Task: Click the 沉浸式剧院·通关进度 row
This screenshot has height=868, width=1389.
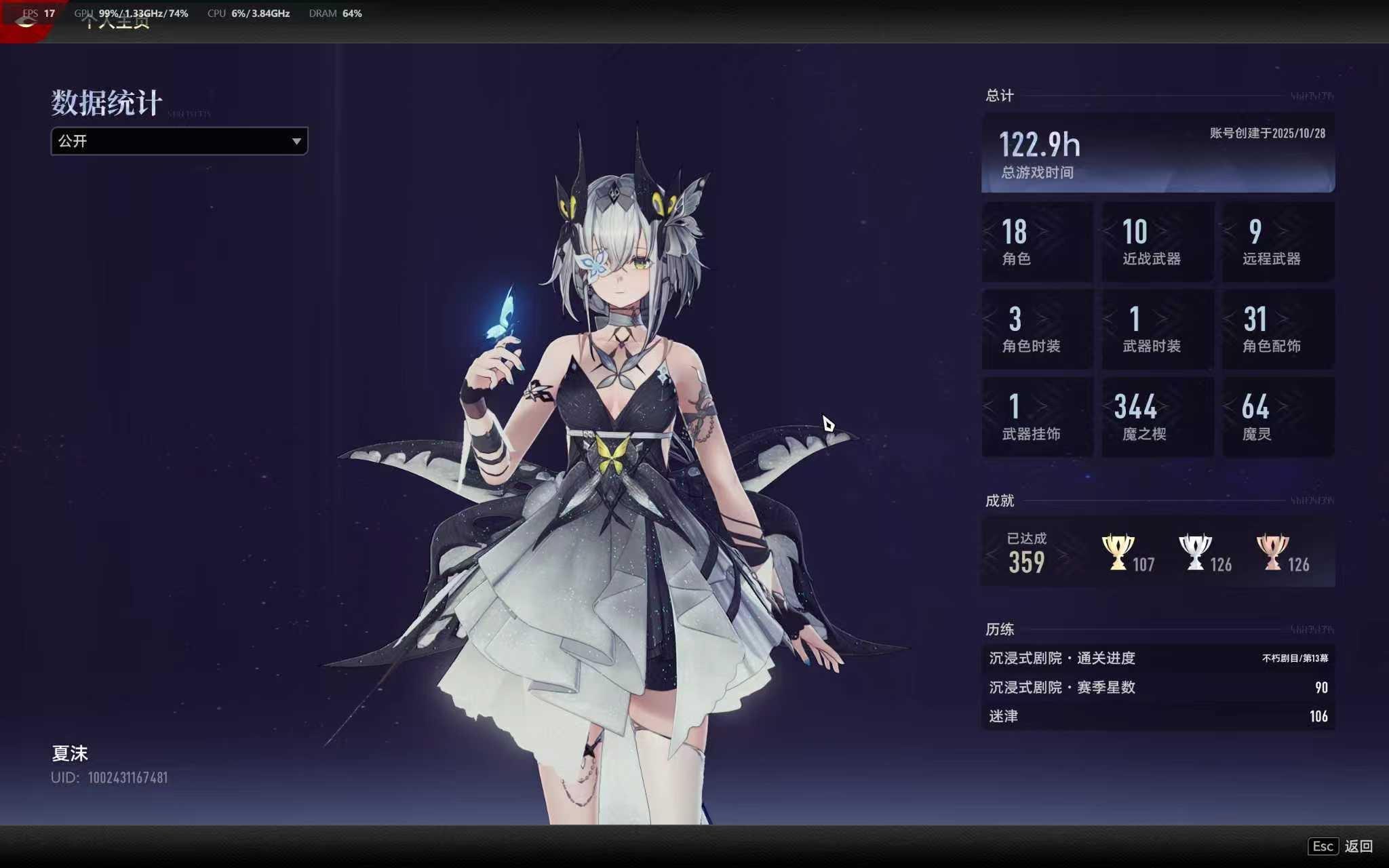Action: pos(1157,658)
